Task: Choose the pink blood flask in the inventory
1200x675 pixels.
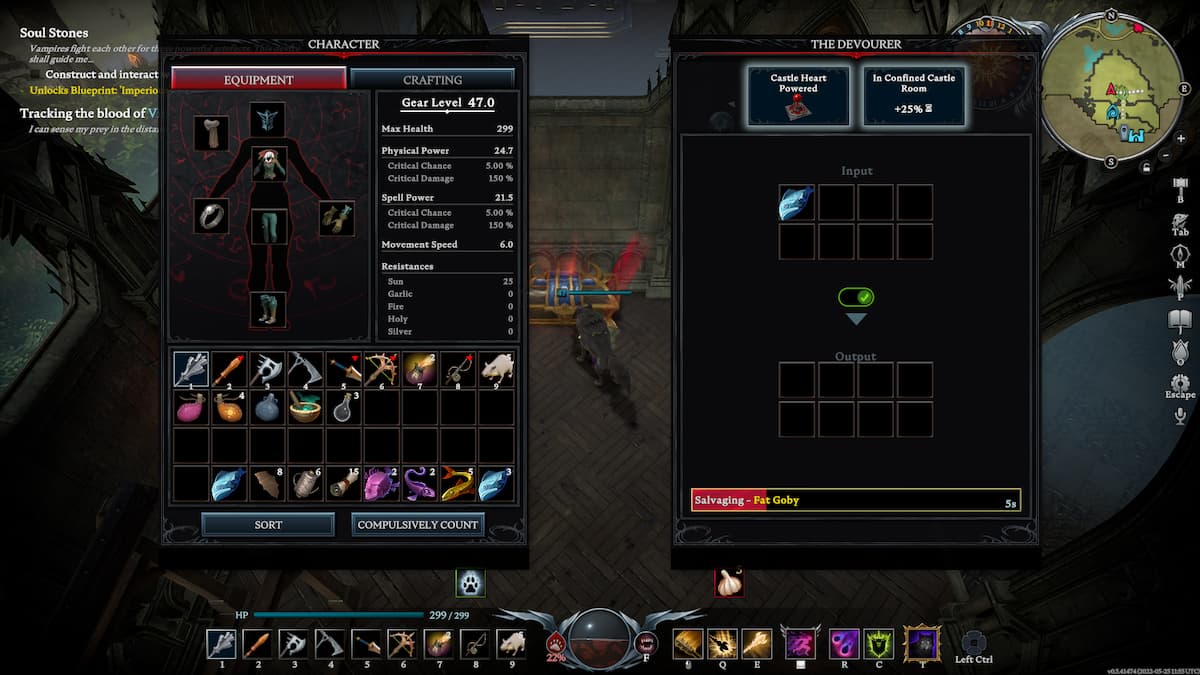Action: click(x=190, y=407)
